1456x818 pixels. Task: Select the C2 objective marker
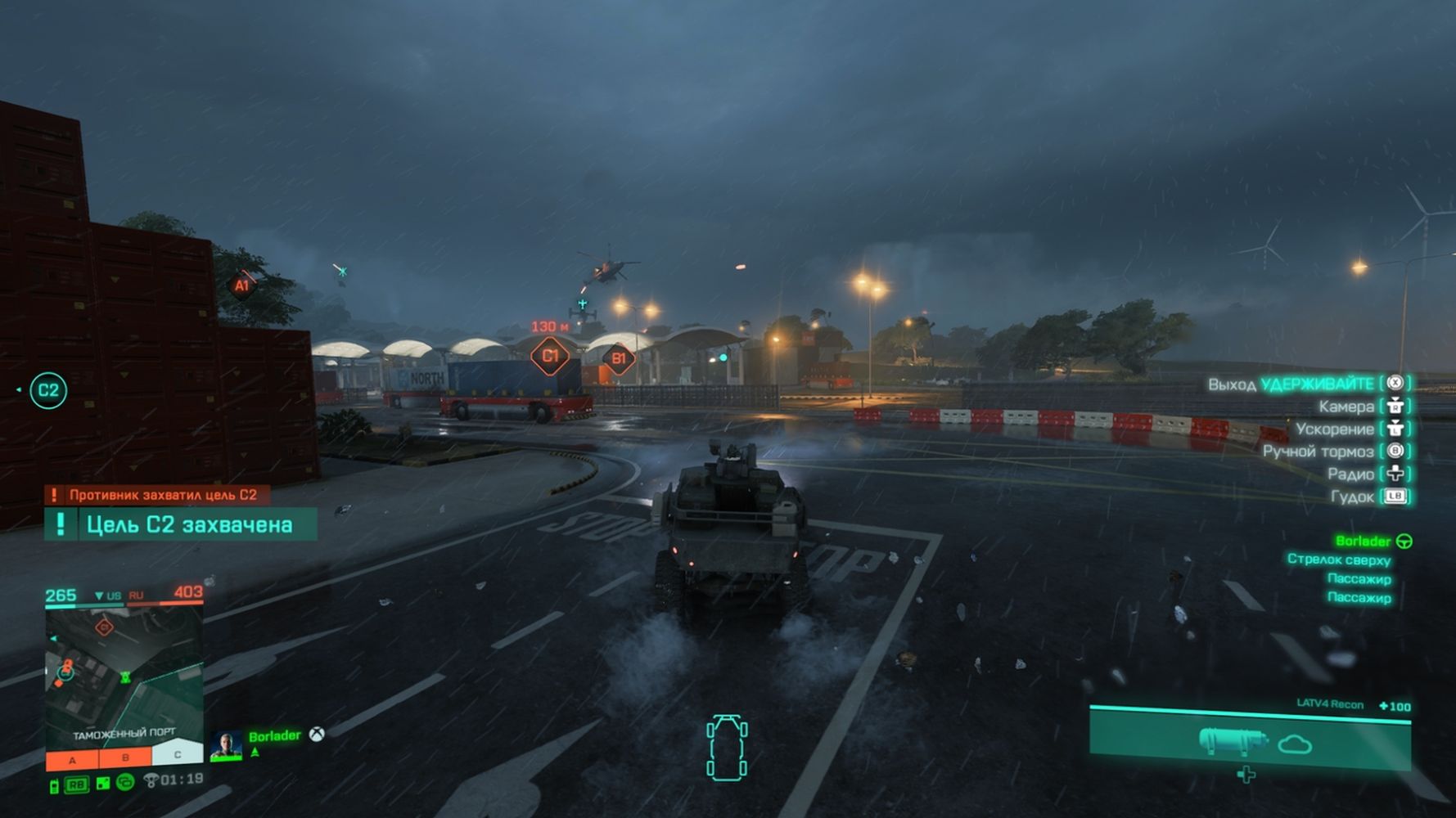click(x=48, y=390)
